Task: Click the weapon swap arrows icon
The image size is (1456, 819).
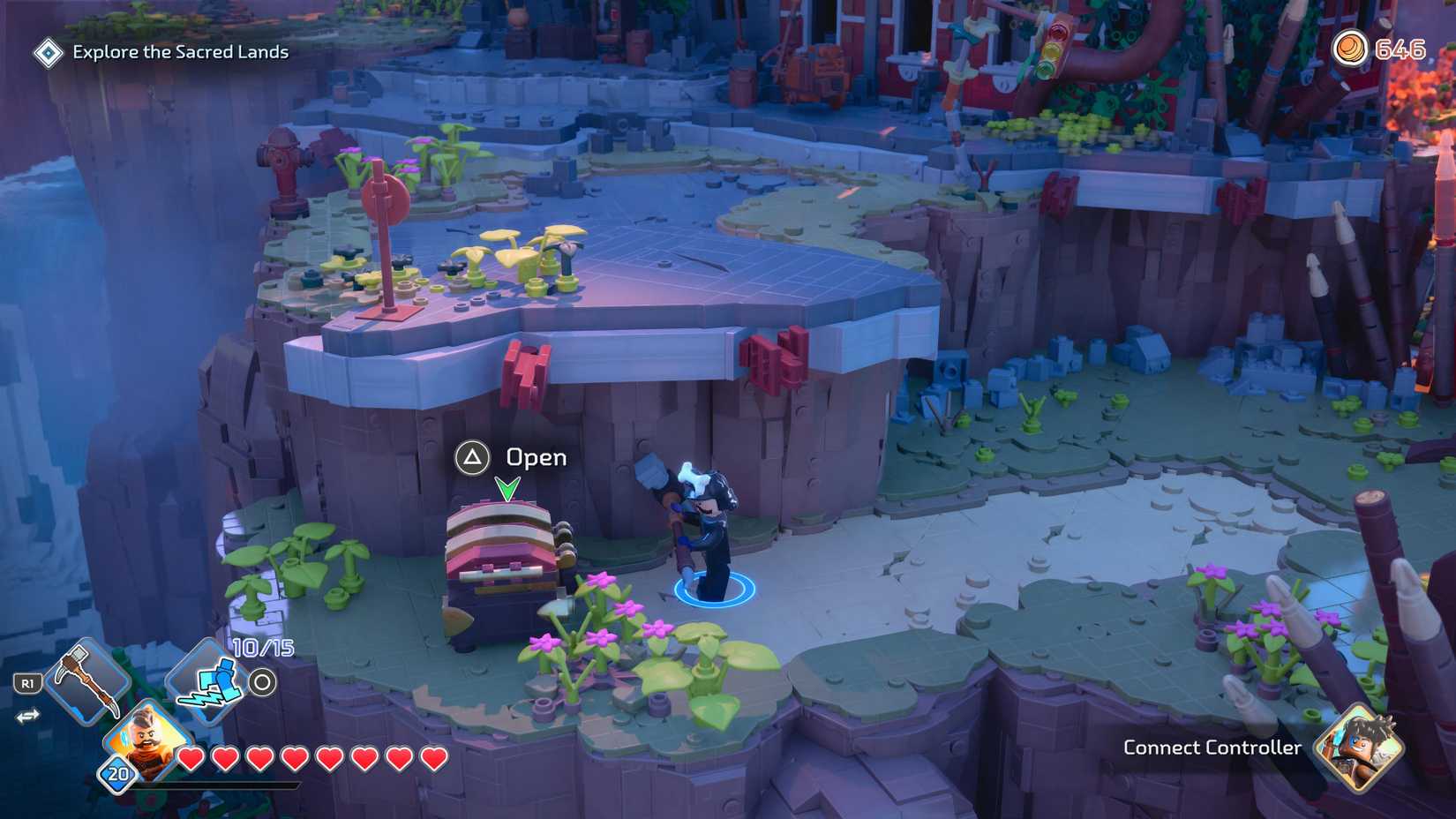Action: click(29, 718)
